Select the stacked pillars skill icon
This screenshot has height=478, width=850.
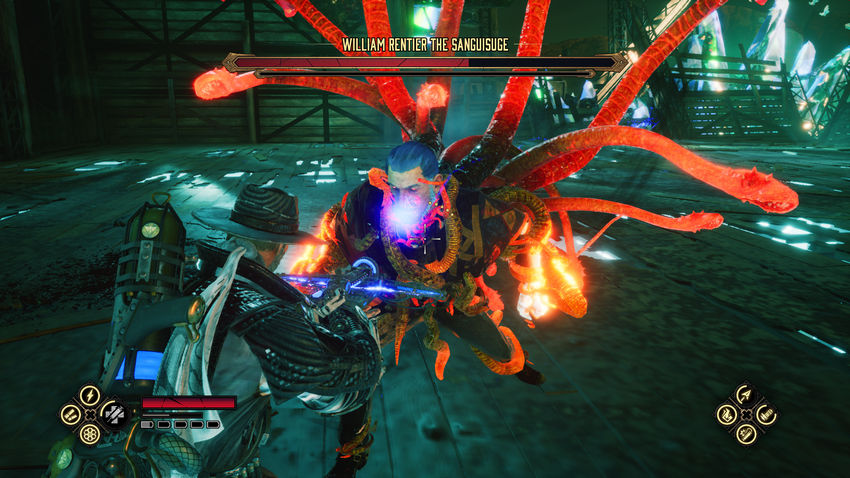tap(766, 415)
